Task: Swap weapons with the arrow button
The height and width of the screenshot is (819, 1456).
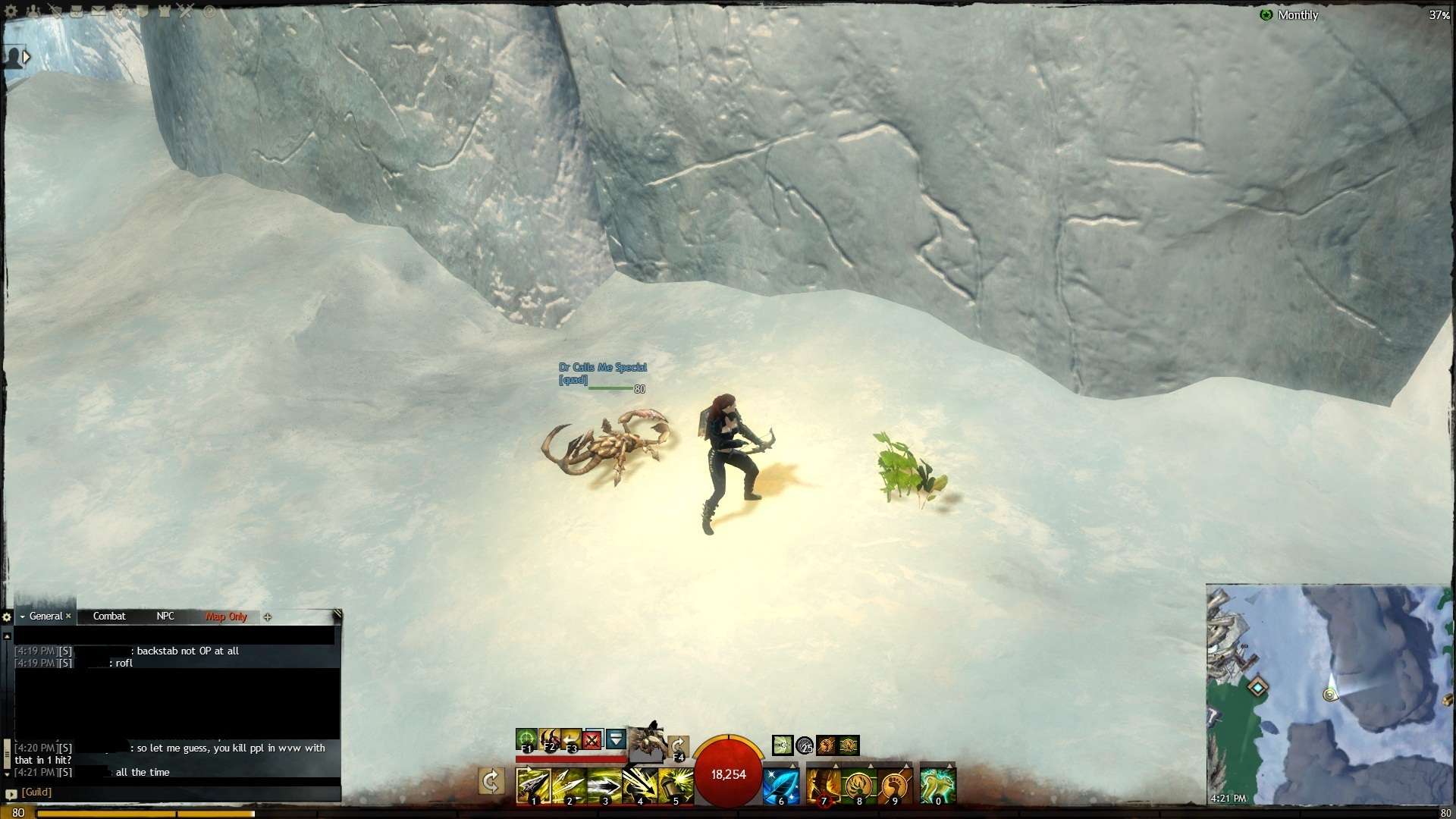Action: pos(491,781)
